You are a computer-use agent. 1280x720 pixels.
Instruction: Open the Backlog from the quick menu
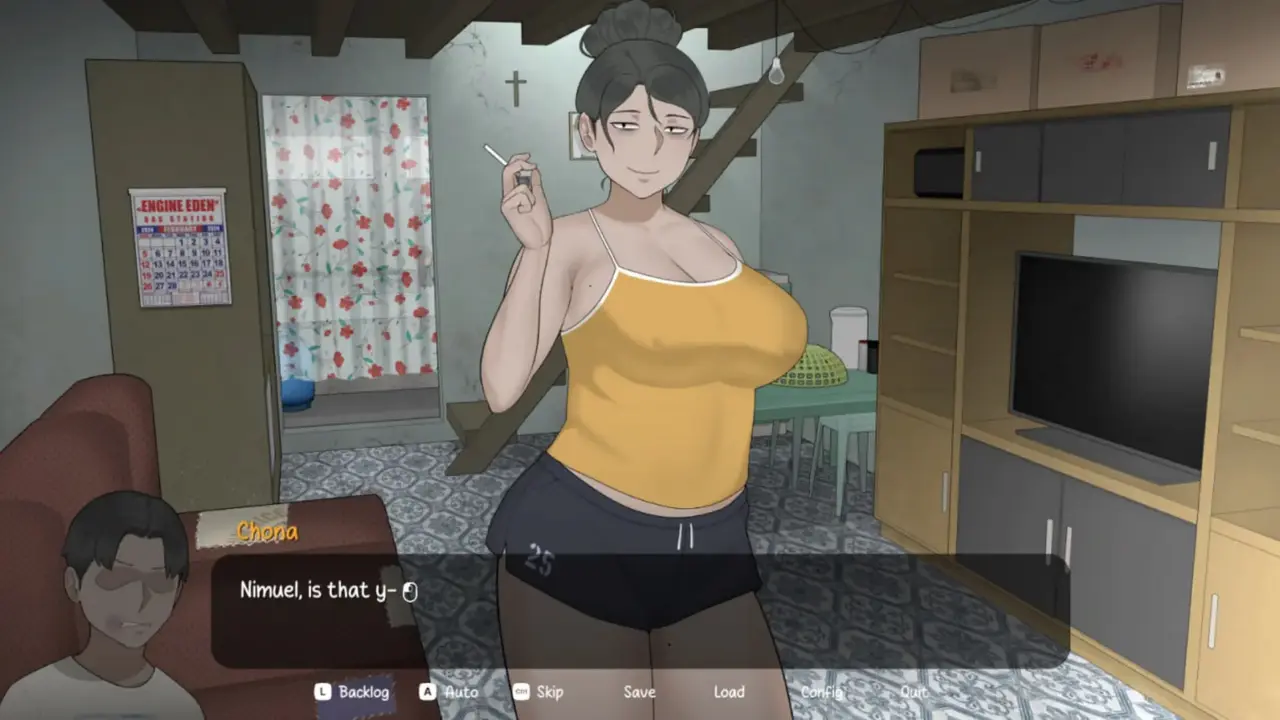point(365,692)
